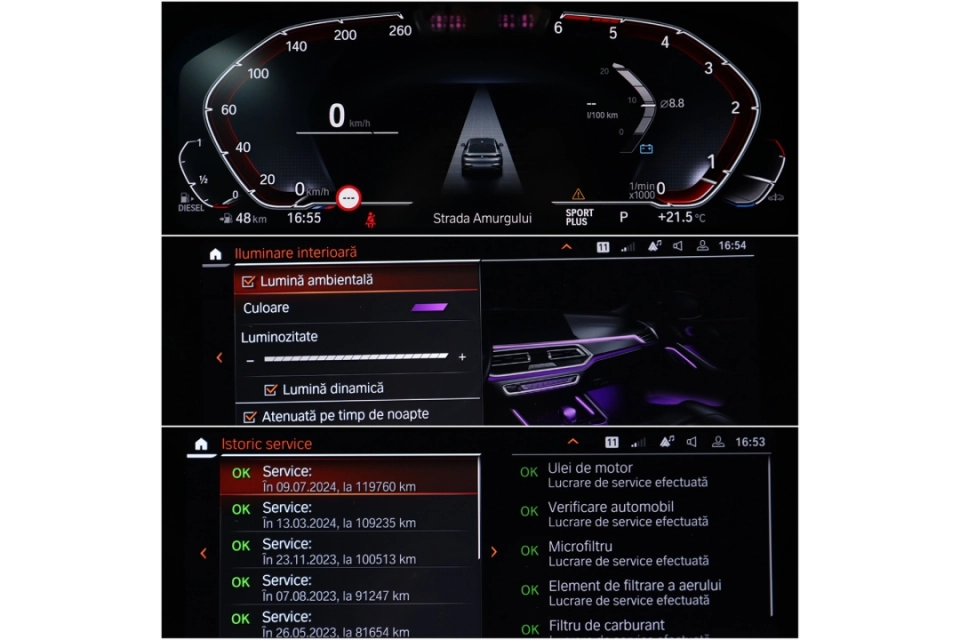Viewport: 960px width, 640px height.
Task: Toggle the Lumină dinamică checkbox
Action: coord(270,388)
